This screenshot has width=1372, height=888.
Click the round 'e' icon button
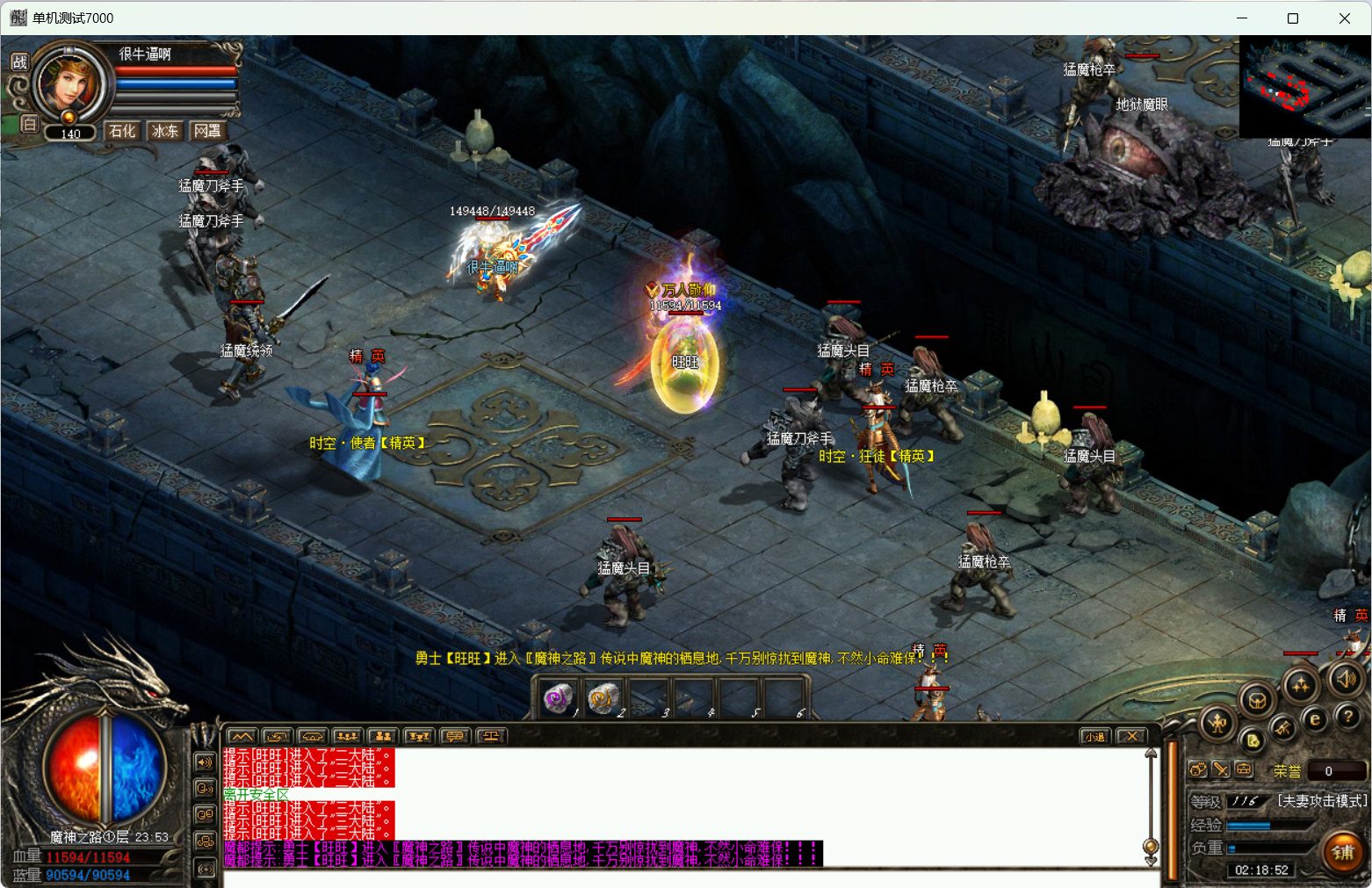[x=1315, y=719]
